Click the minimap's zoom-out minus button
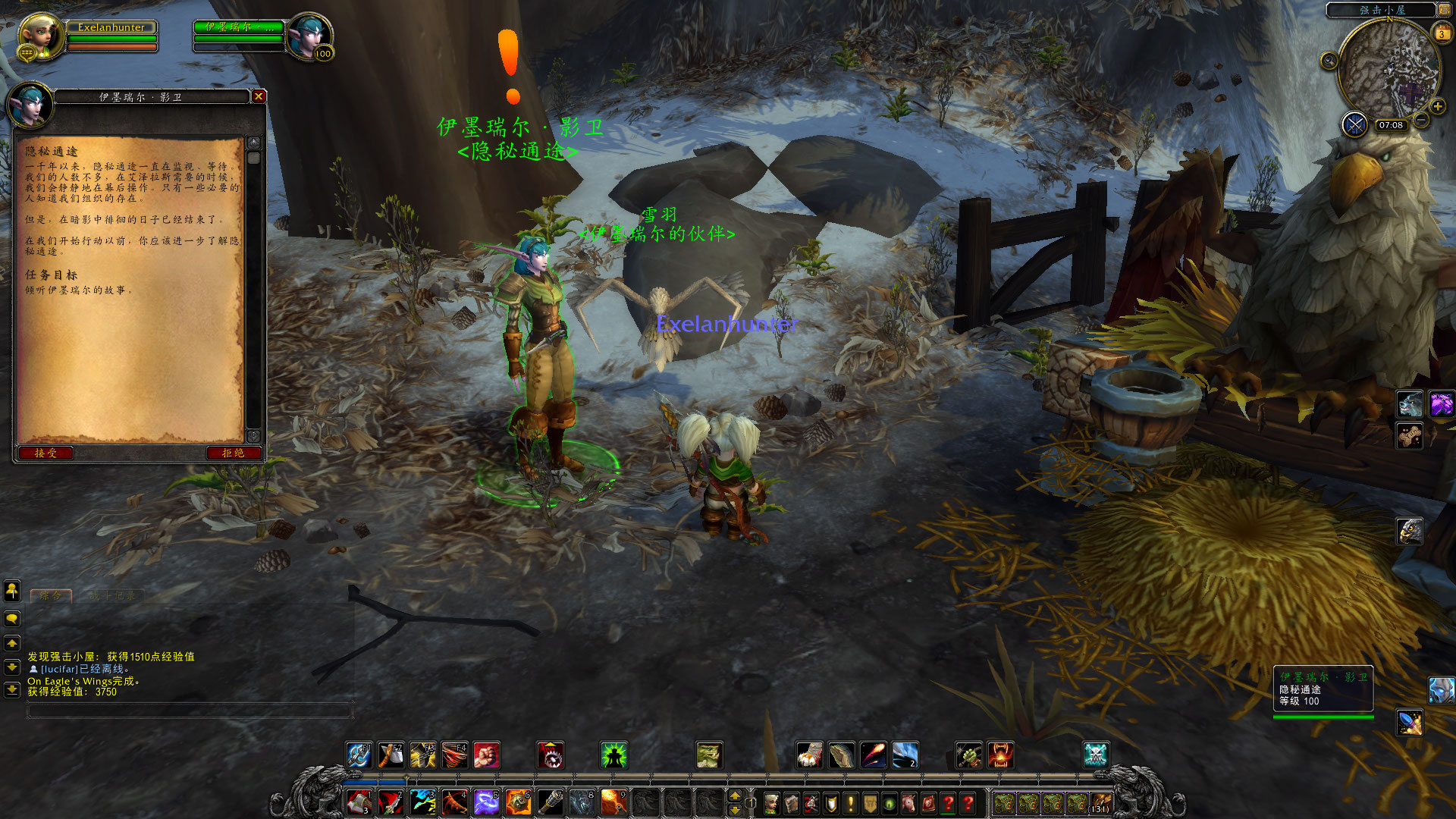Image resolution: width=1456 pixels, height=819 pixels. pos(1422,120)
